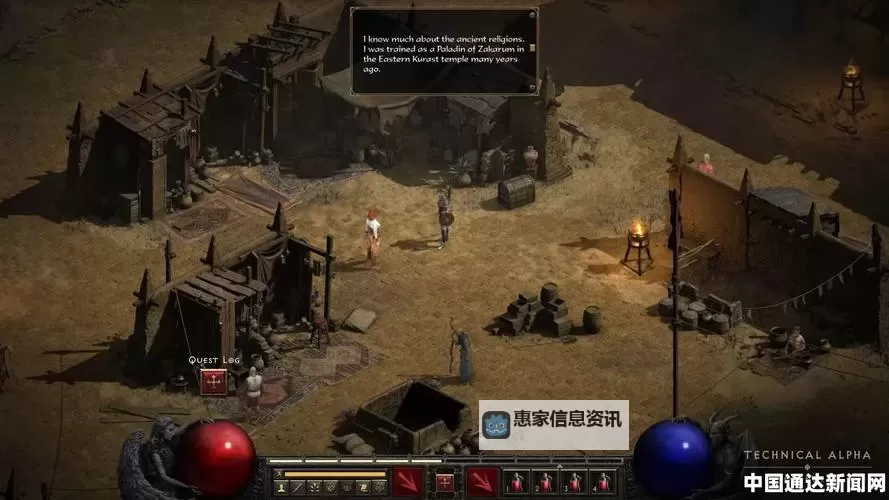Screen dimensions: 889x500
Task: Use the potion in belt slot 4
Action: pyautogui.click(x=601, y=482)
